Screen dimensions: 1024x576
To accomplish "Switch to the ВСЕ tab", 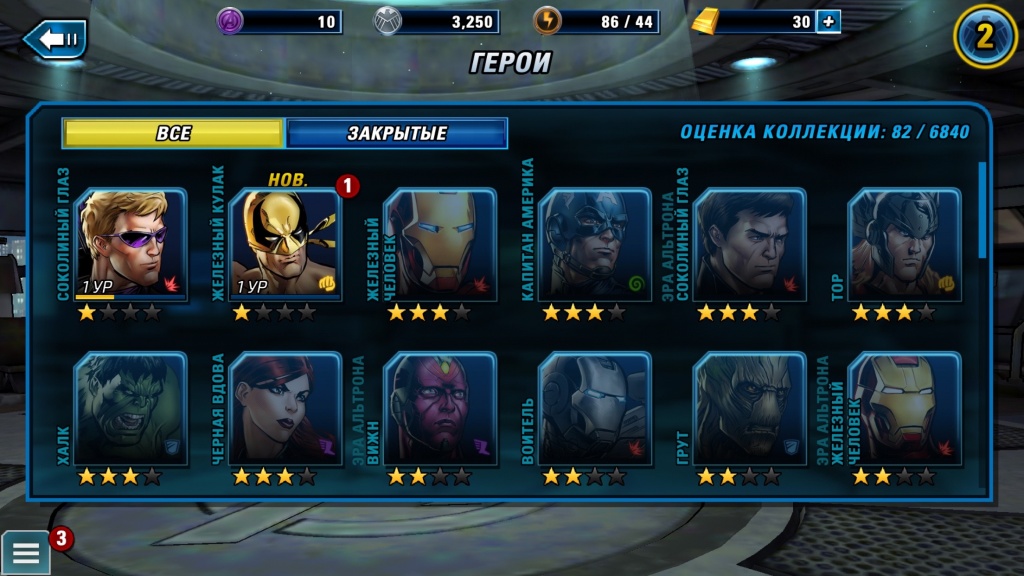I will pyautogui.click(x=173, y=133).
